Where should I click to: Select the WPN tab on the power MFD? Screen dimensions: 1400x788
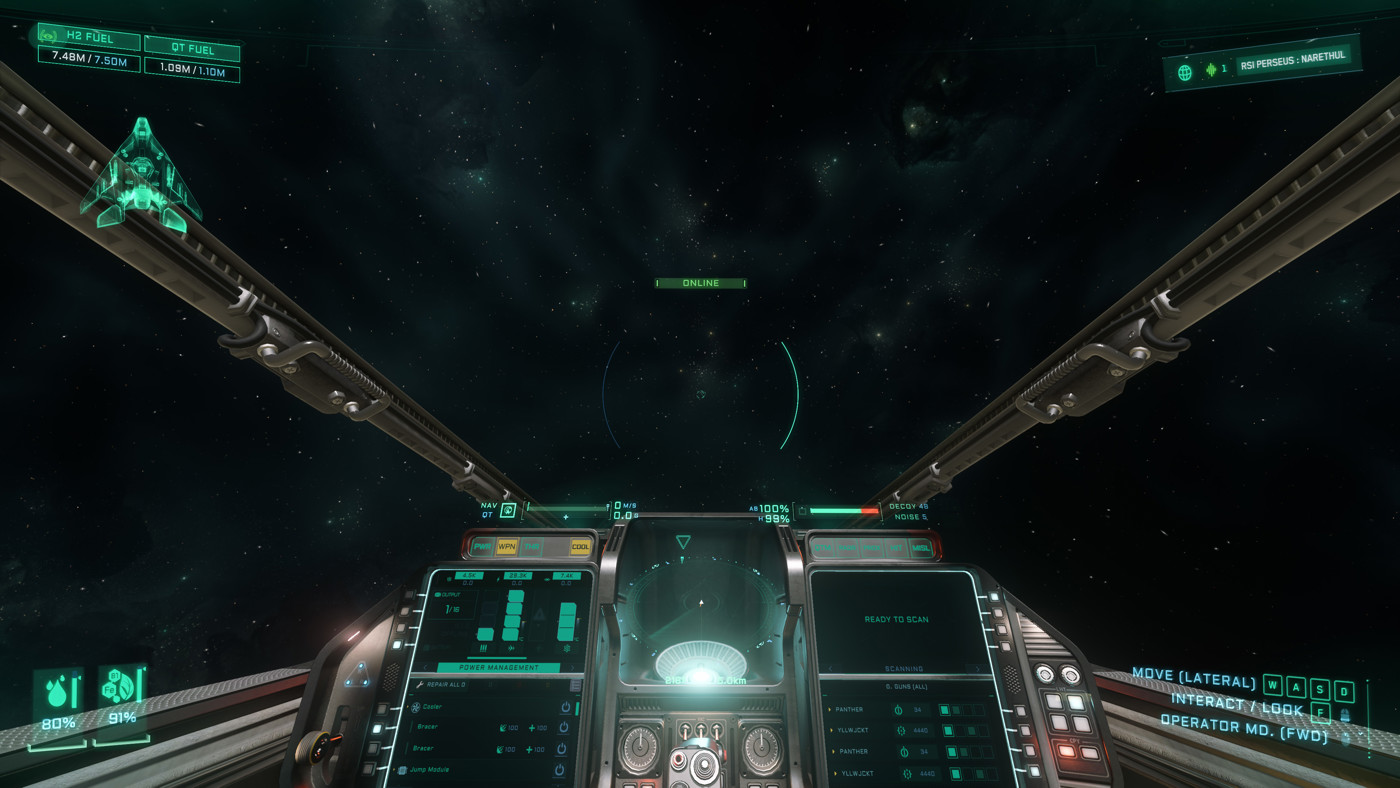[x=506, y=545]
